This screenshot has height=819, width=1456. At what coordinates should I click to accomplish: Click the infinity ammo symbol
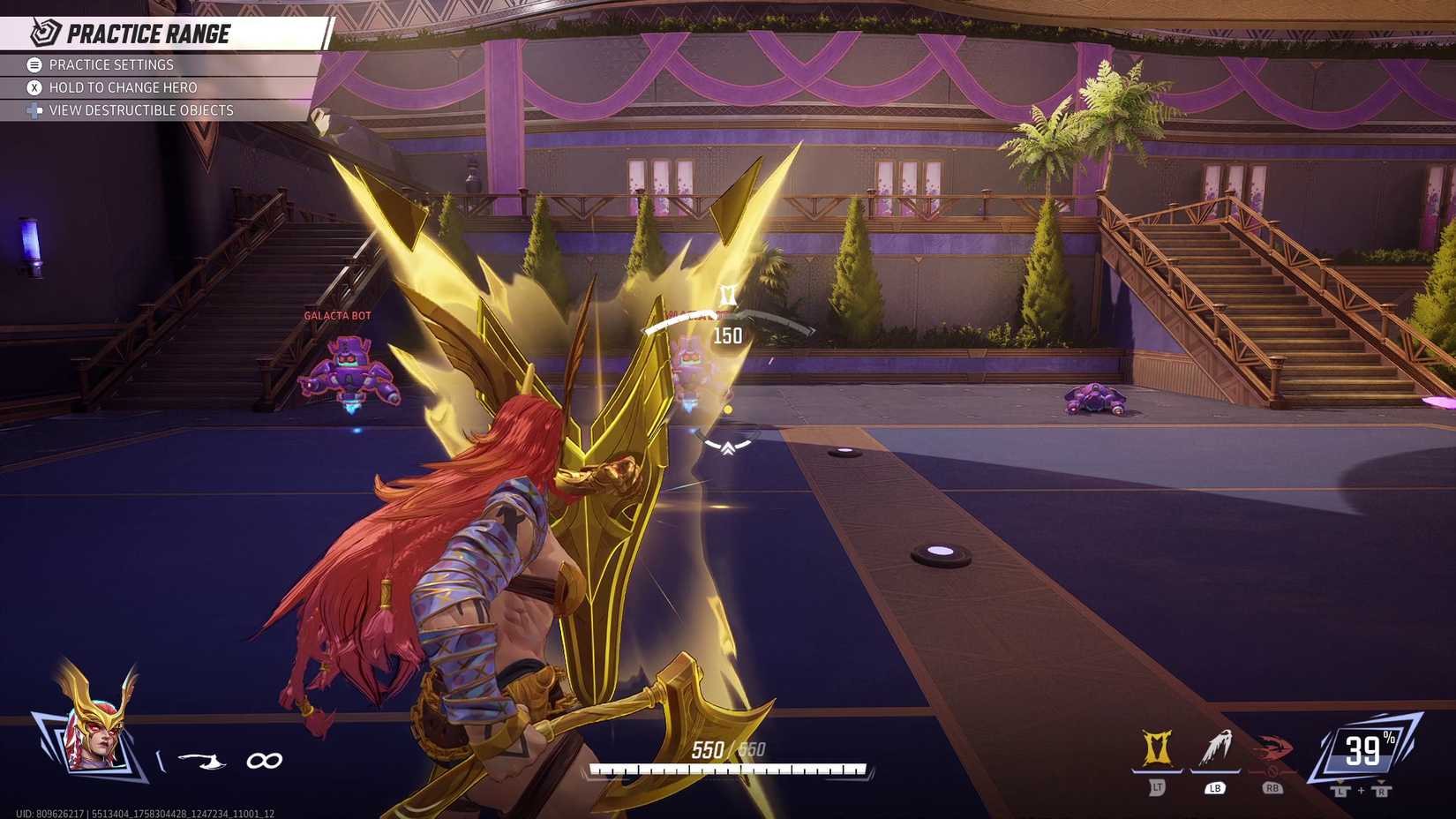263,759
